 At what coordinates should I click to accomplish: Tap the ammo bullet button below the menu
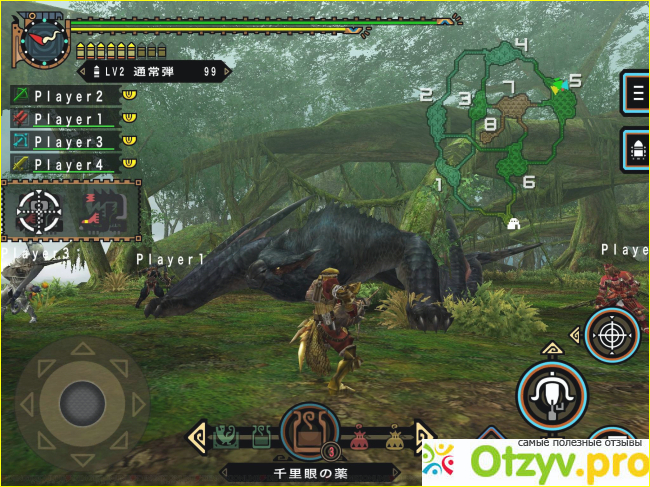tap(635, 151)
